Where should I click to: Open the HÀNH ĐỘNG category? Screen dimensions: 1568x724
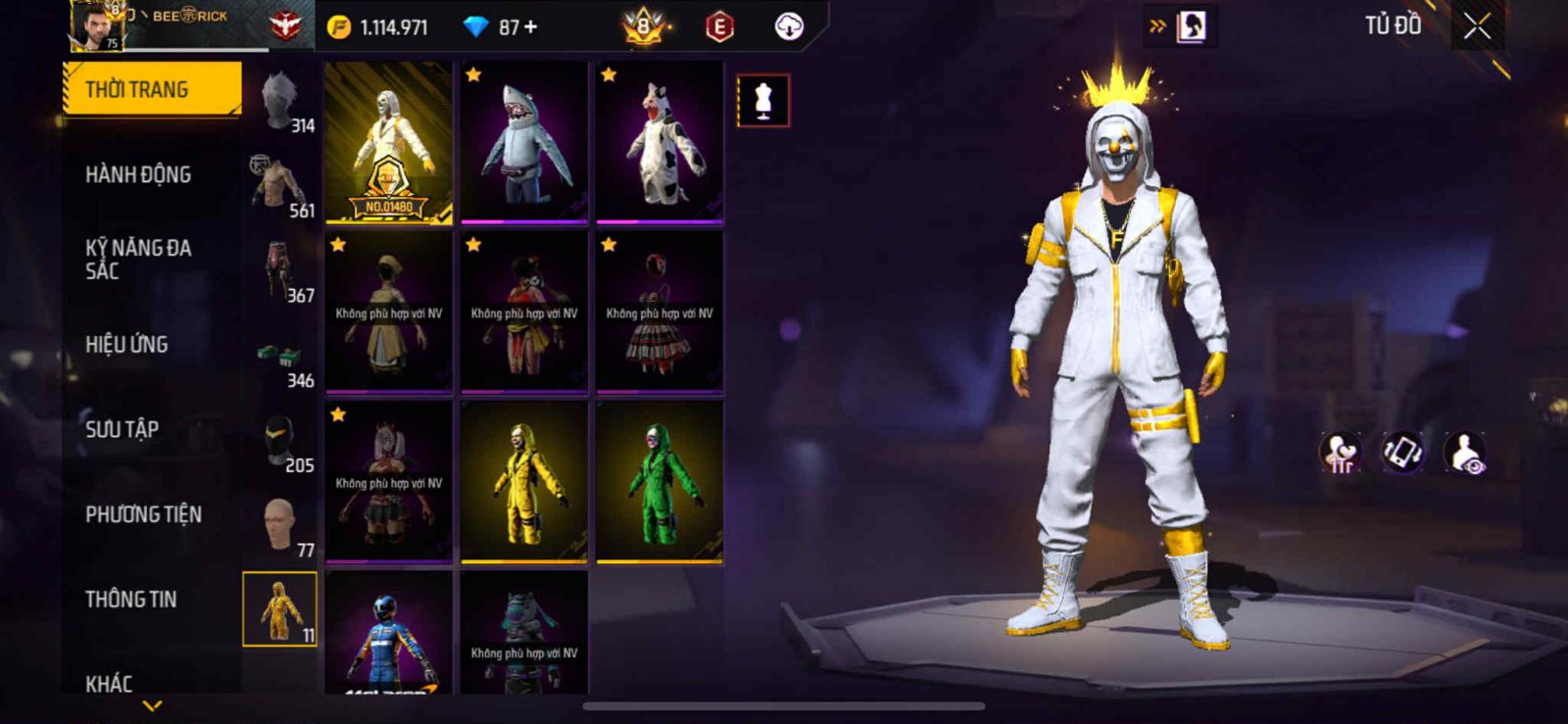click(x=138, y=174)
